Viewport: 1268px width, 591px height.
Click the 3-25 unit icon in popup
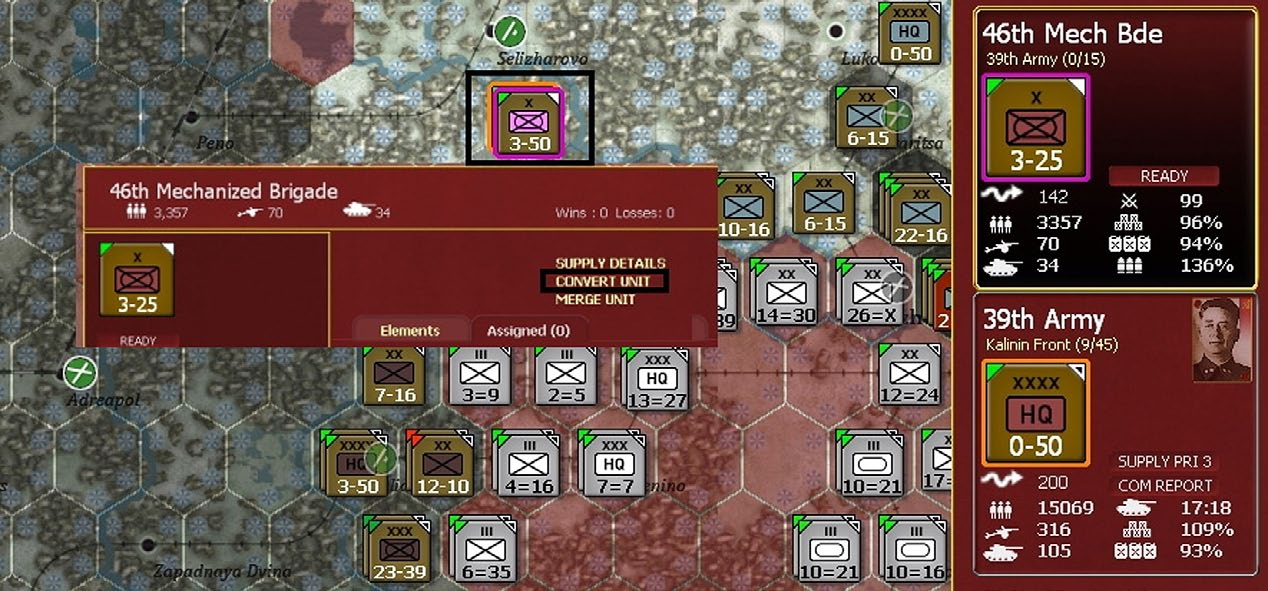[x=137, y=281]
